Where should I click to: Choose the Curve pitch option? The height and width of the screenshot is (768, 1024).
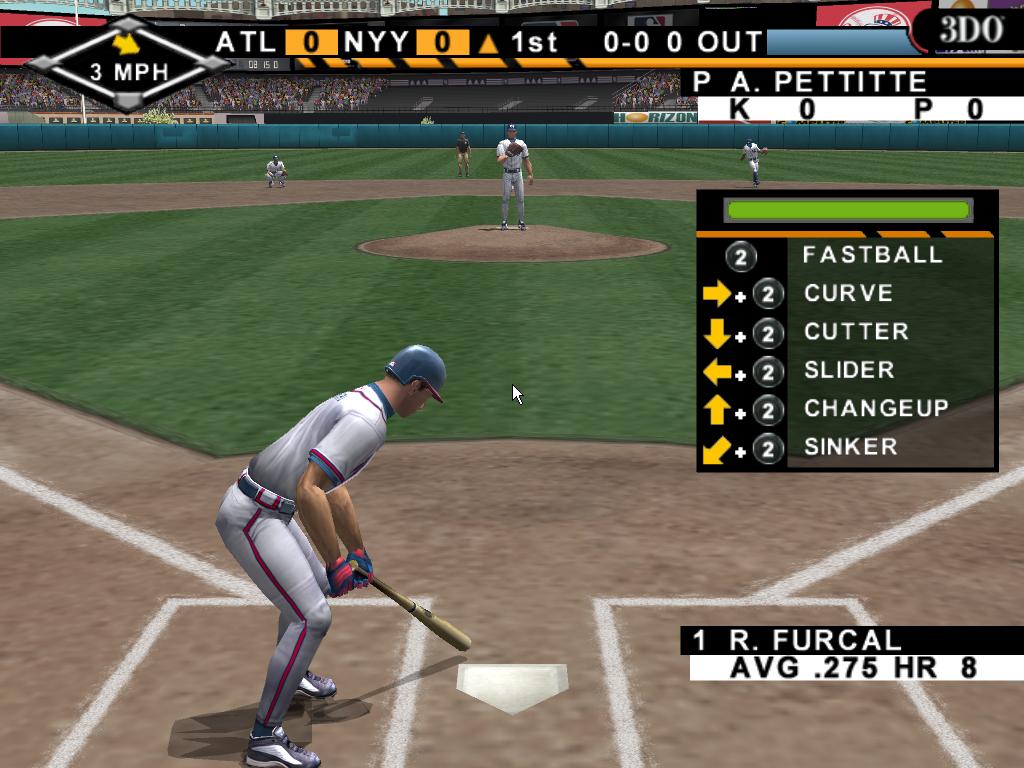[x=848, y=294]
